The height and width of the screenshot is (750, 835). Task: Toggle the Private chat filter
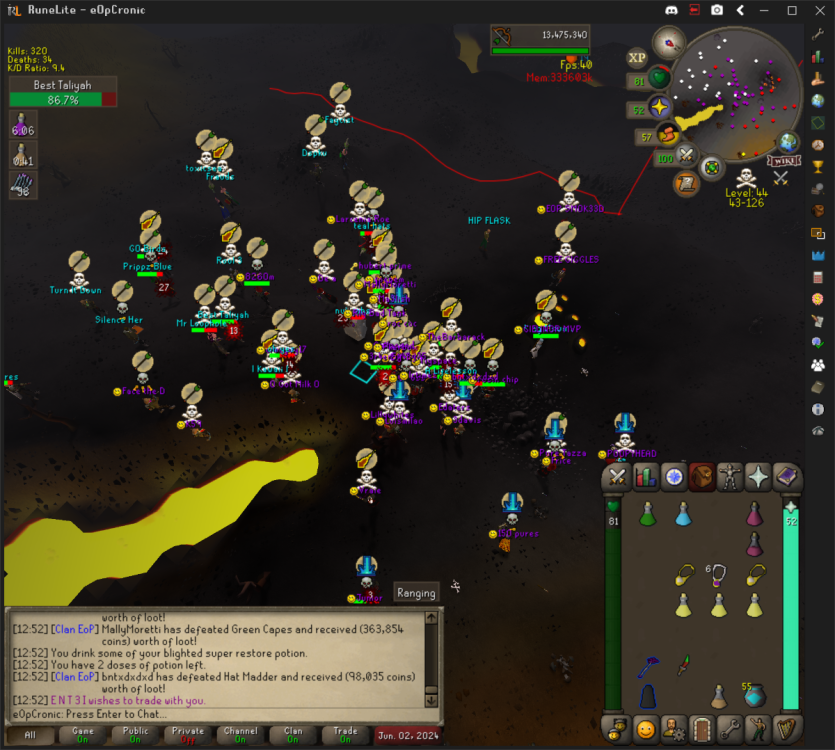[x=188, y=735]
